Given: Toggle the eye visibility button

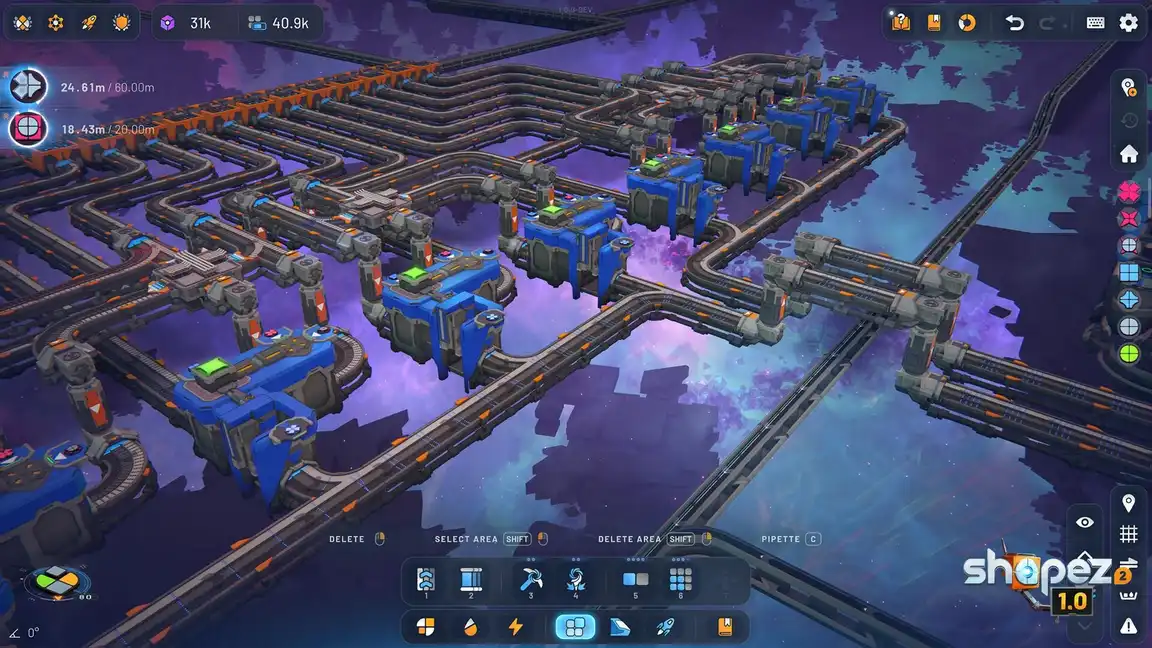Looking at the screenshot, I should coord(1085,522).
